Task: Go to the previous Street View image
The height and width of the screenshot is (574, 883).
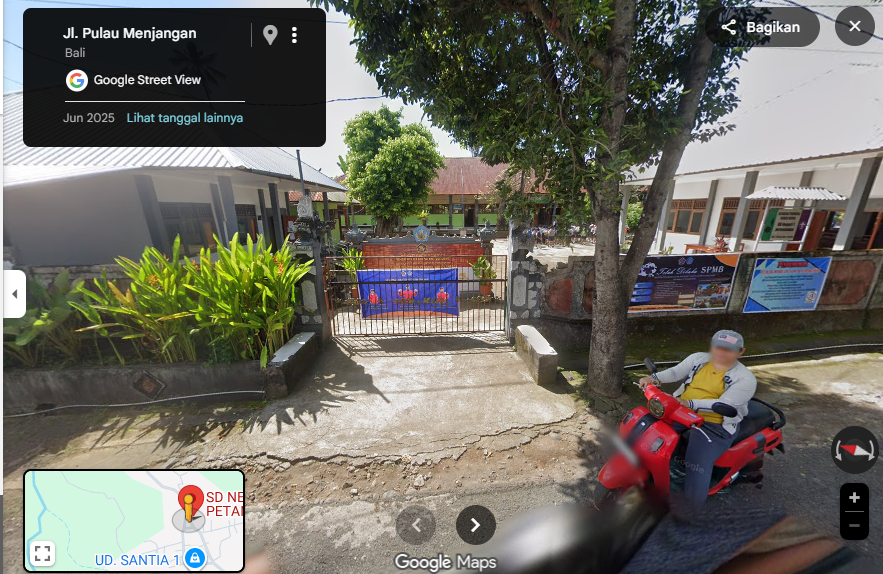Action: 416,525
